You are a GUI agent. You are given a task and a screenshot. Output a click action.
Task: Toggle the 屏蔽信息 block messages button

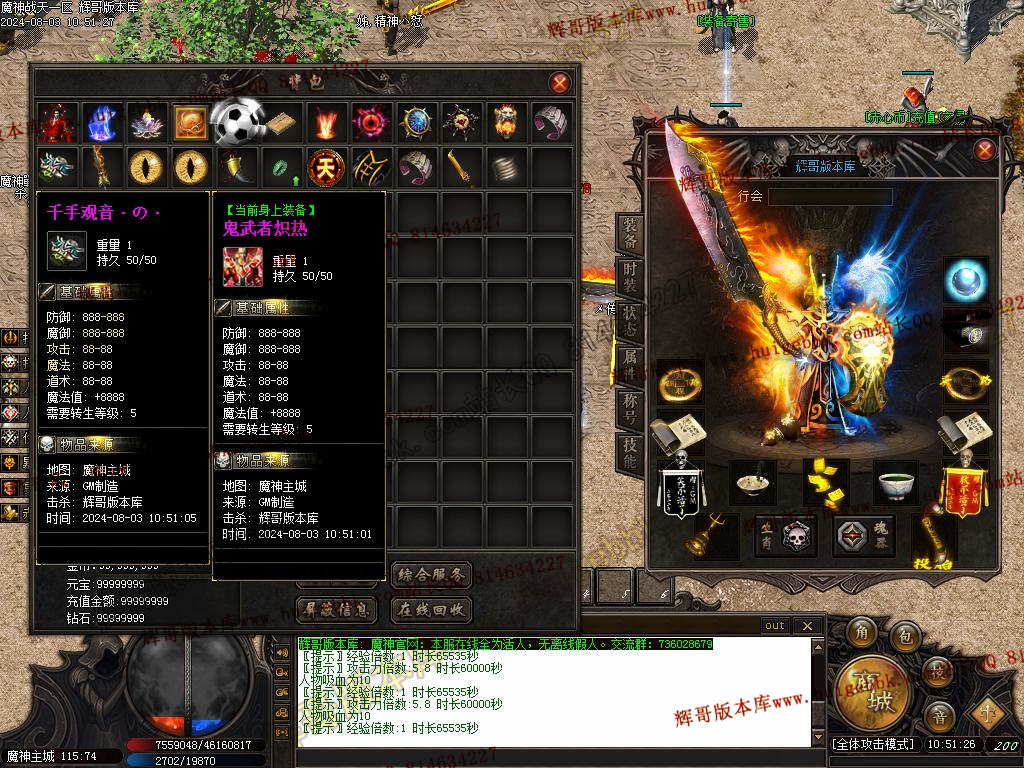click(340, 609)
